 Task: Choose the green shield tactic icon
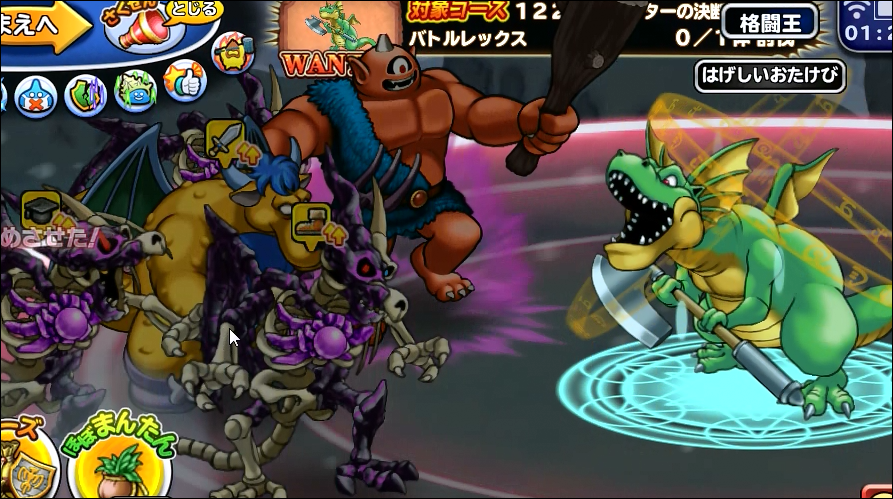tap(86, 94)
